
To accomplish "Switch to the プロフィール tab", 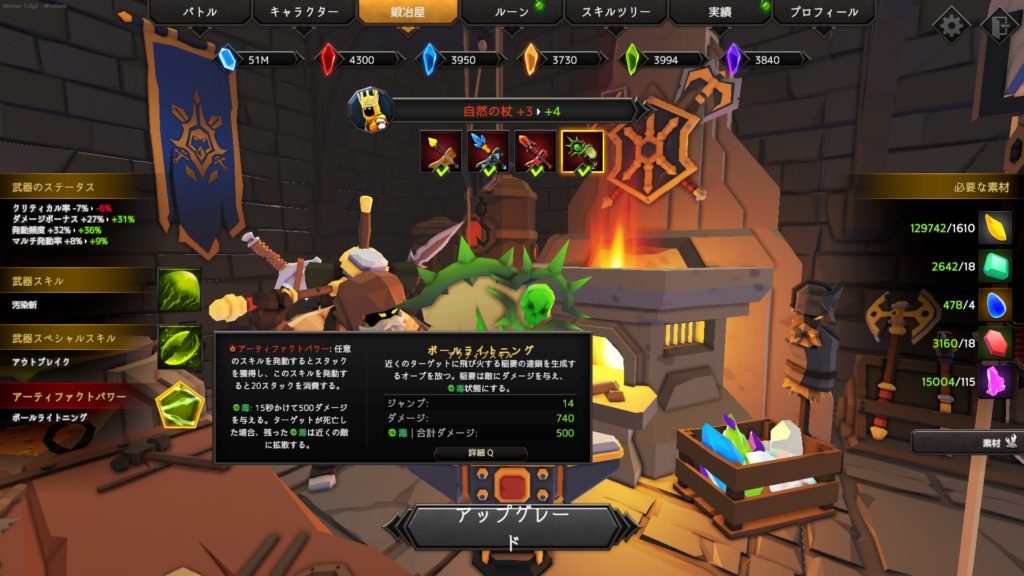I will [823, 13].
